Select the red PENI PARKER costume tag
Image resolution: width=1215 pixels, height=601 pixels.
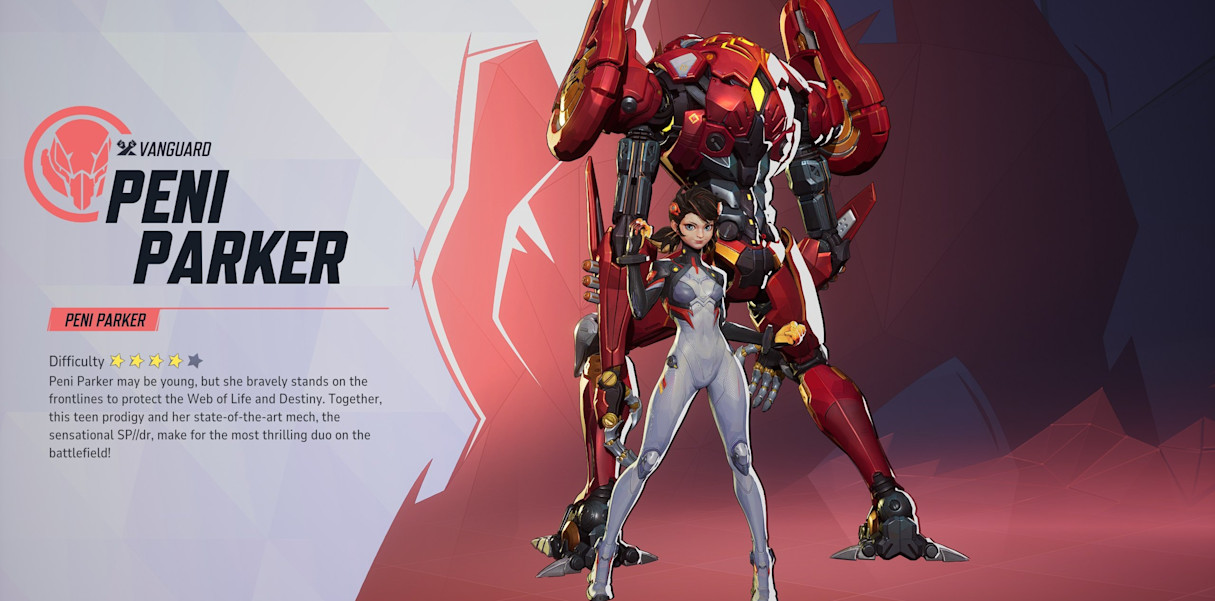point(104,320)
